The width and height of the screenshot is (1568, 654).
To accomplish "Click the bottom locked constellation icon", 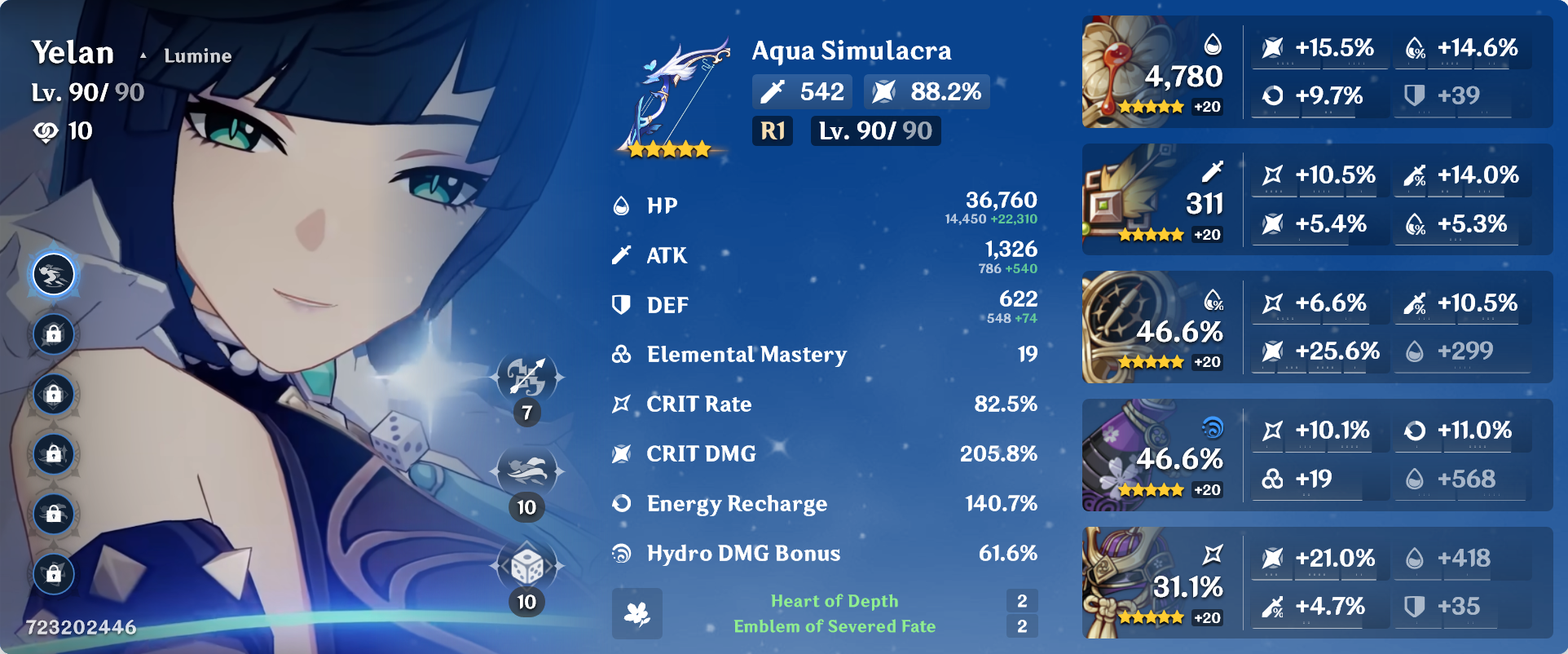I will (x=53, y=572).
